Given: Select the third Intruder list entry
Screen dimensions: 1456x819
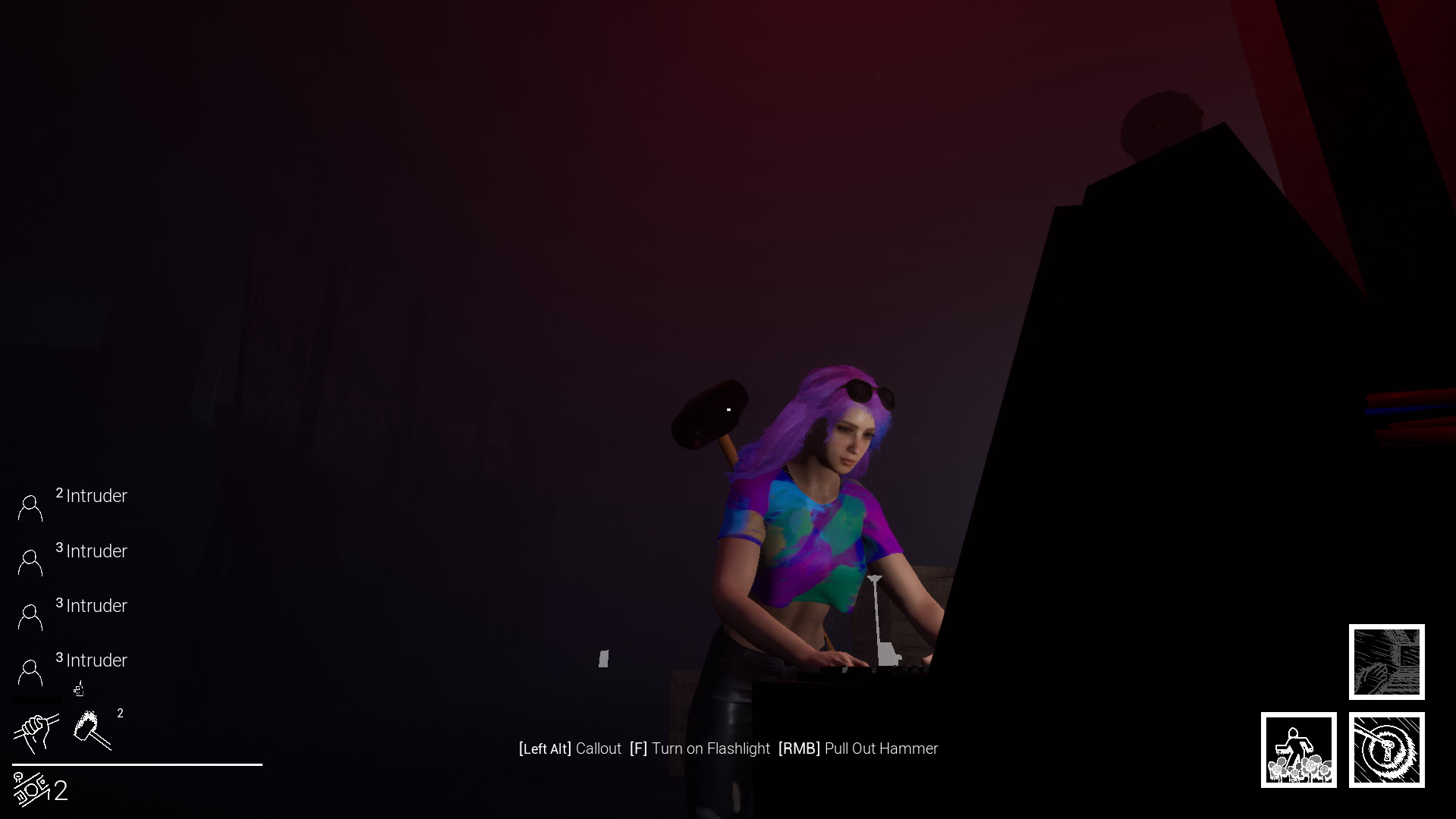Looking at the screenshot, I should tap(96, 606).
